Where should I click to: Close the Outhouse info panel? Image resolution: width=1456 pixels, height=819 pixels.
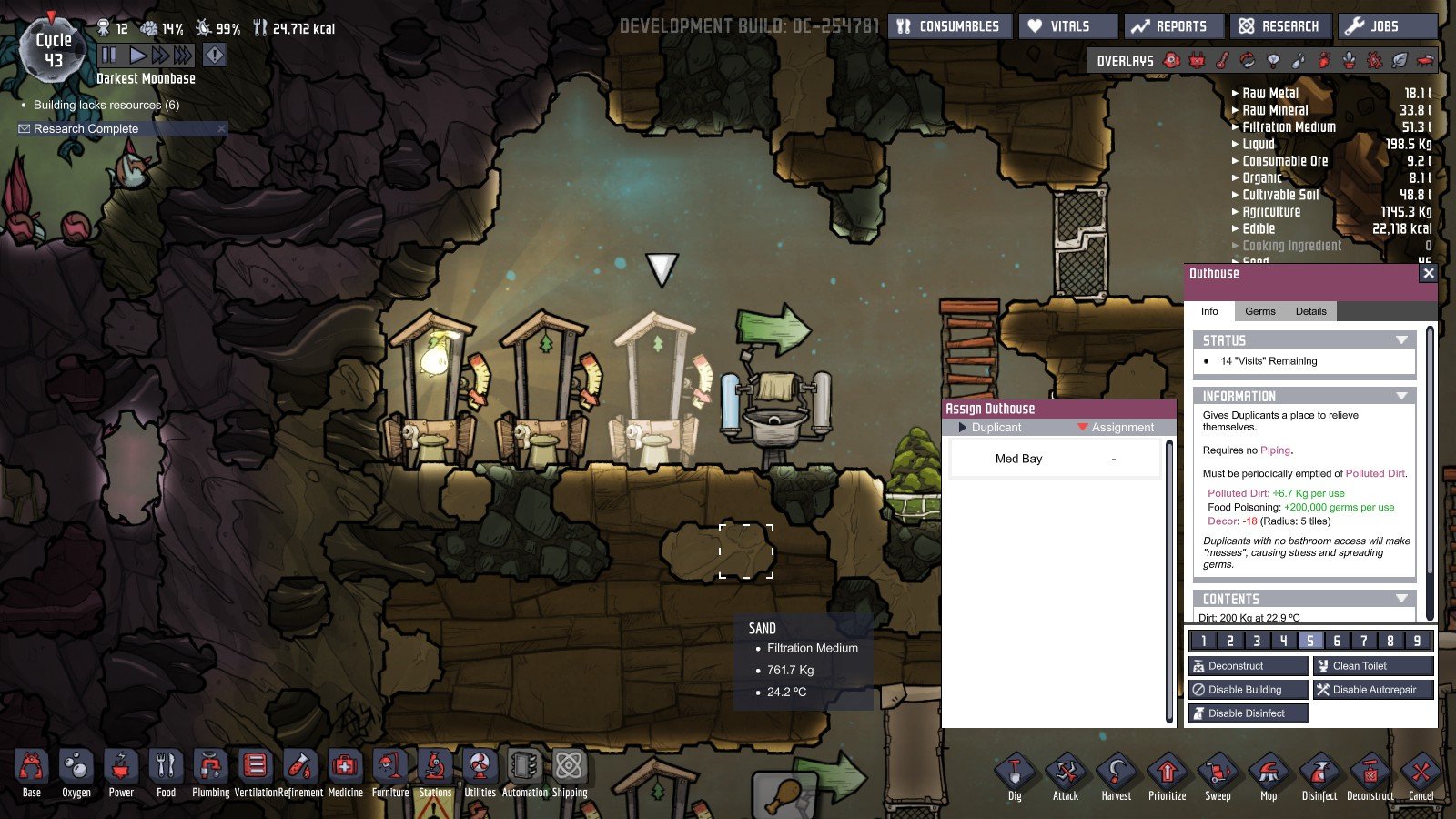[x=1428, y=273]
